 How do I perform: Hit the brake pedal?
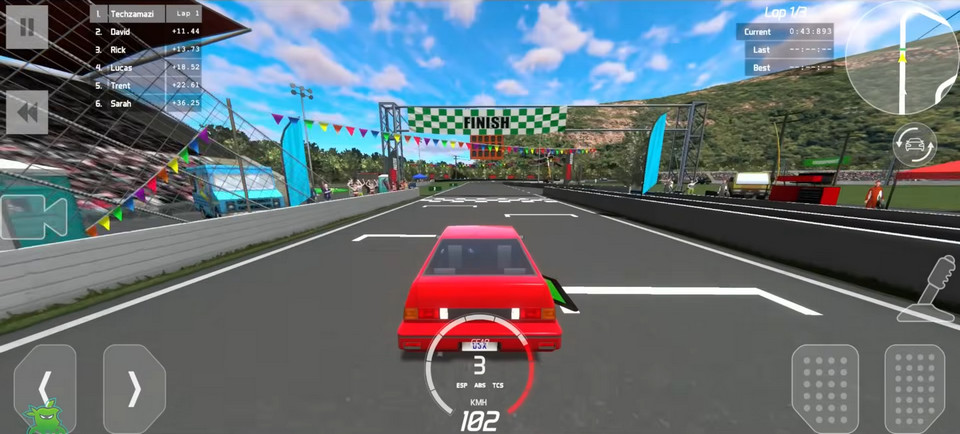(x=825, y=388)
